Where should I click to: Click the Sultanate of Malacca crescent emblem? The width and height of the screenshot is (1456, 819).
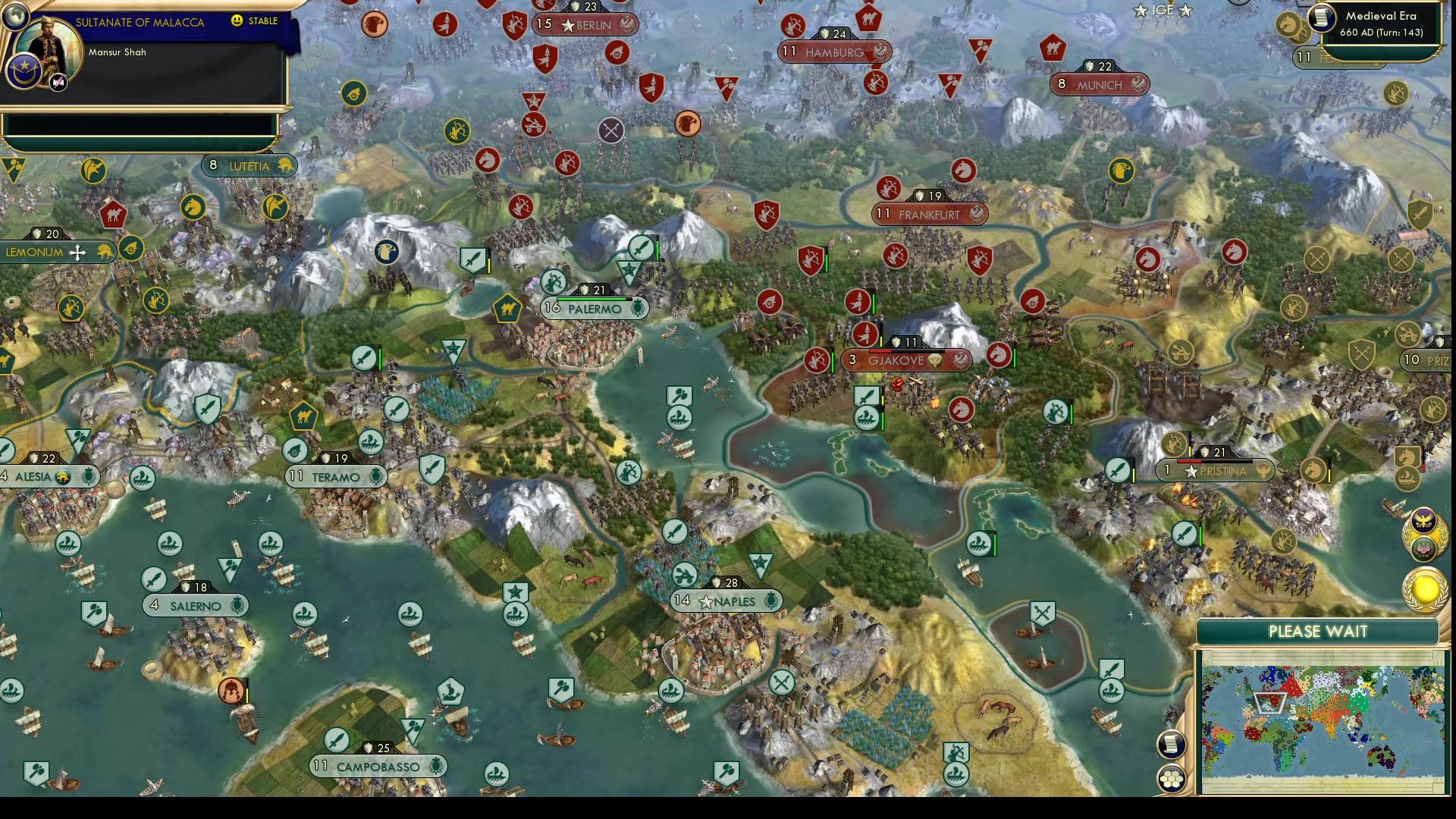tap(24, 70)
